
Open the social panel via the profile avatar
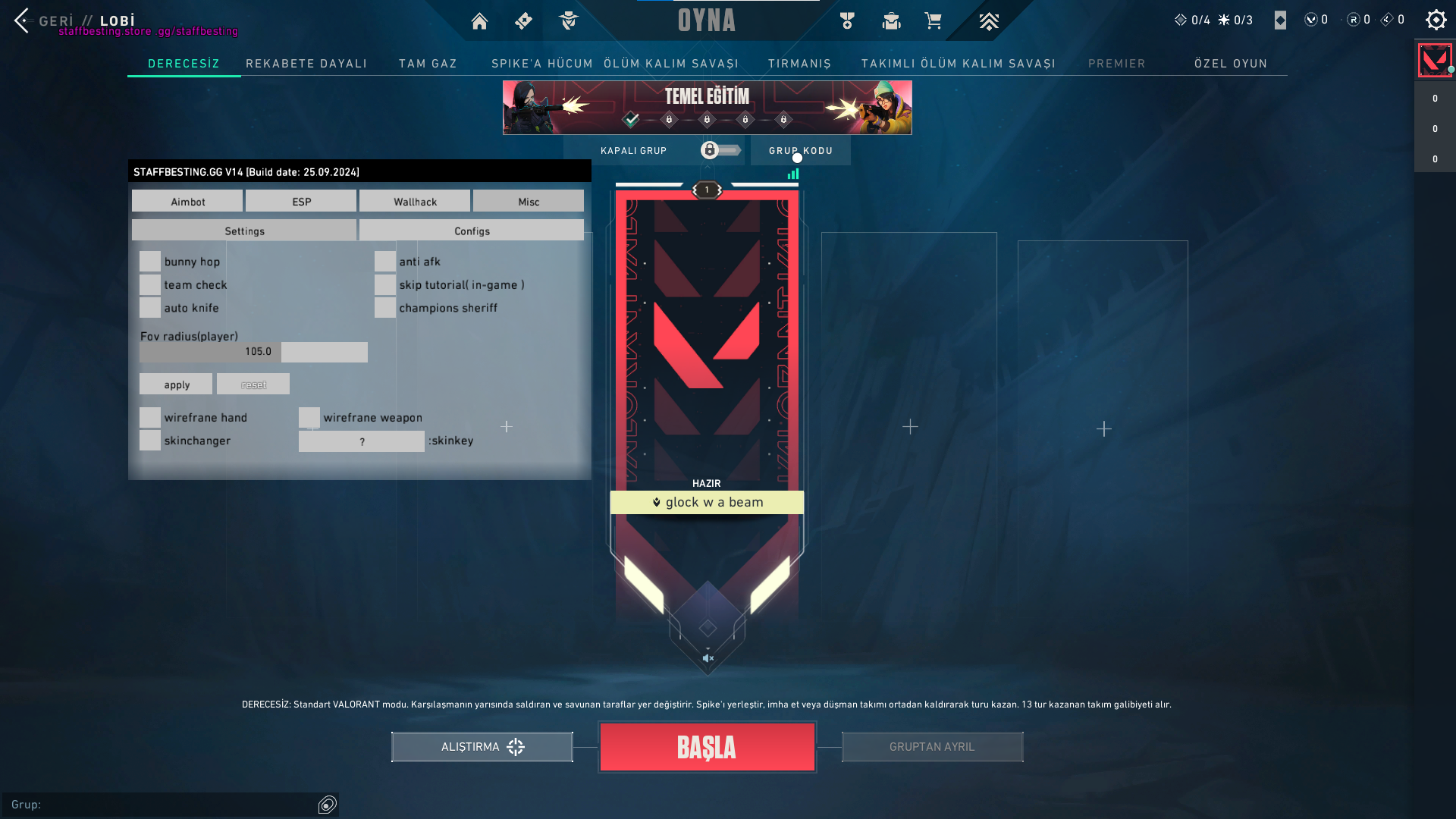point(1434,60)
